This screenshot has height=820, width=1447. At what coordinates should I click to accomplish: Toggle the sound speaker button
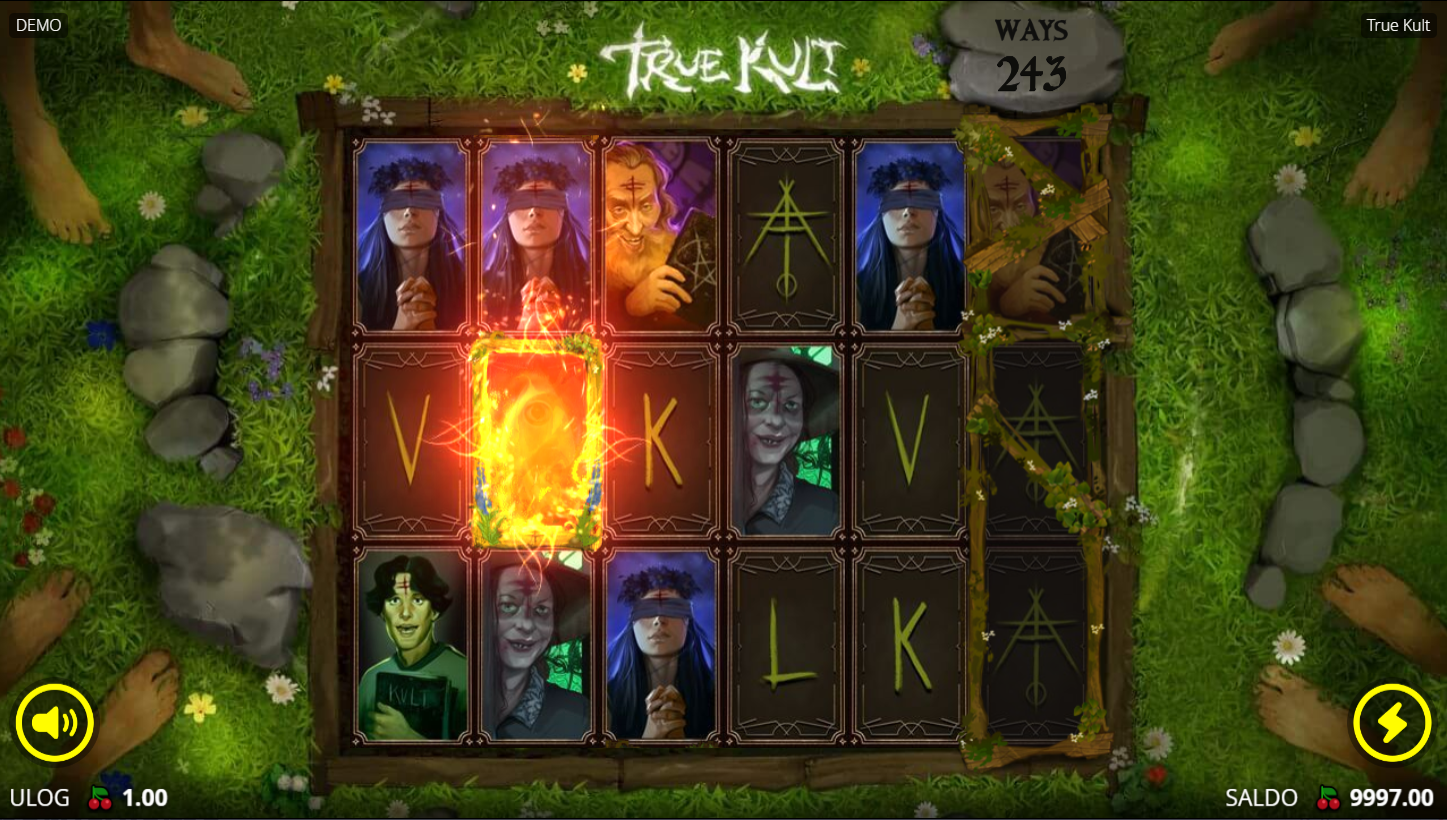click(55, 722)
